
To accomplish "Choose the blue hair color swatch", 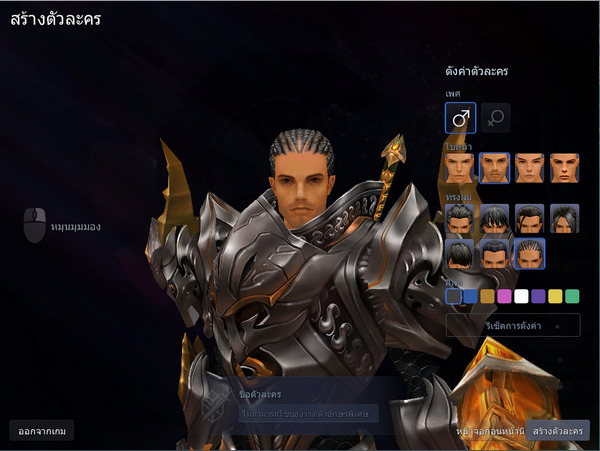I will (x=470, y=296).
